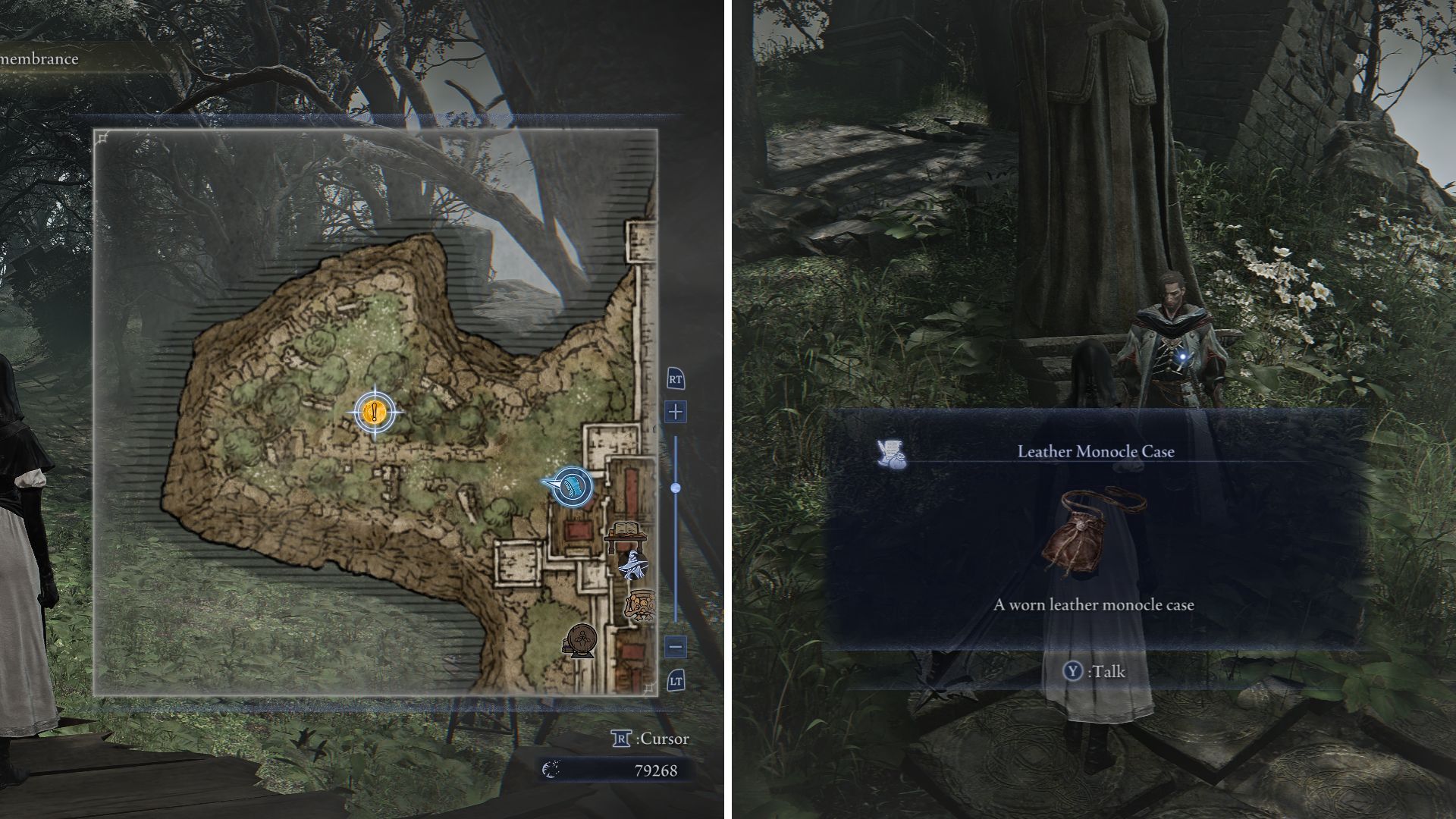Select the wizard hat map icon

point(631,566)
